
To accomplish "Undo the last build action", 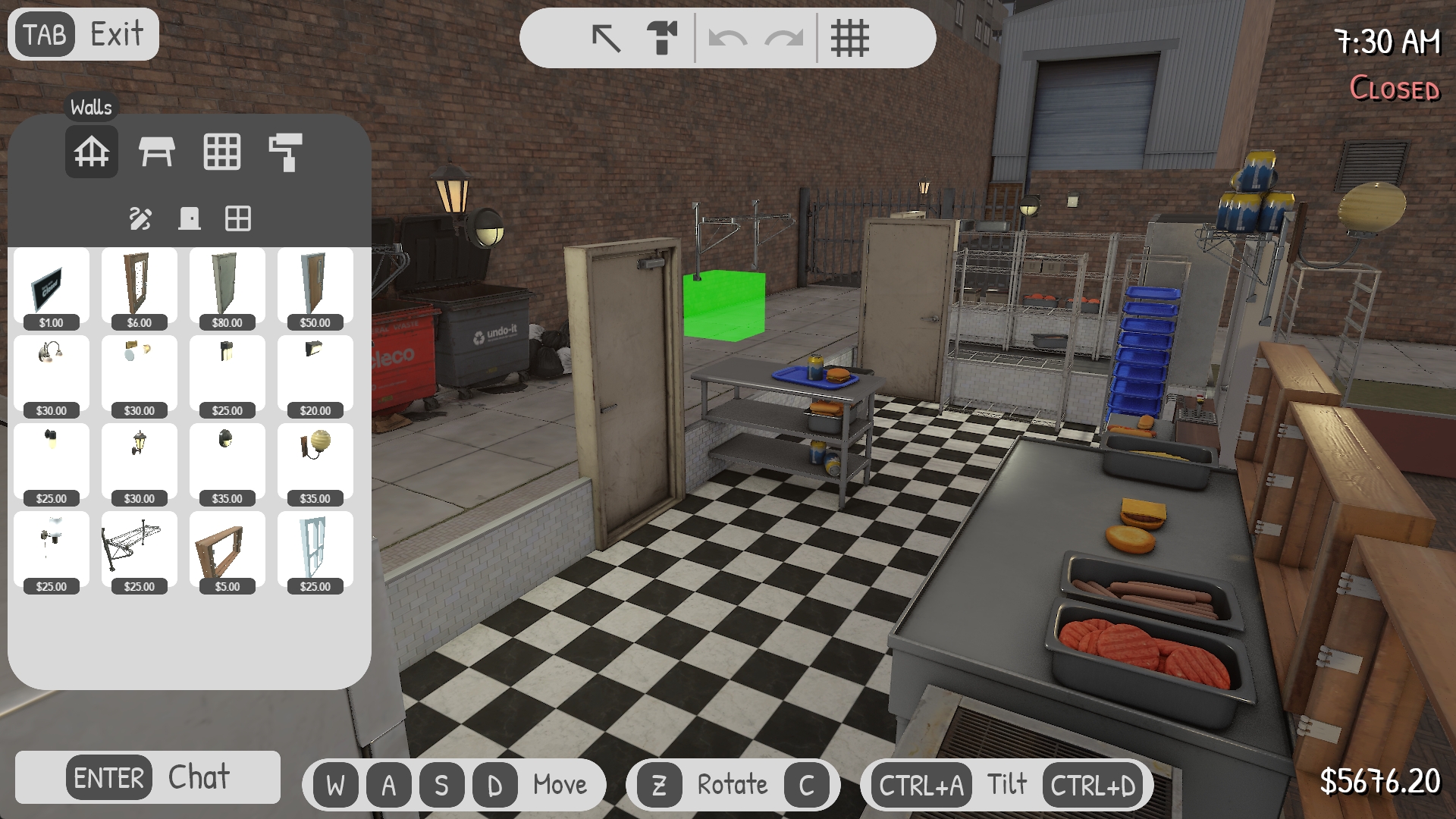I will click(727, 38).
